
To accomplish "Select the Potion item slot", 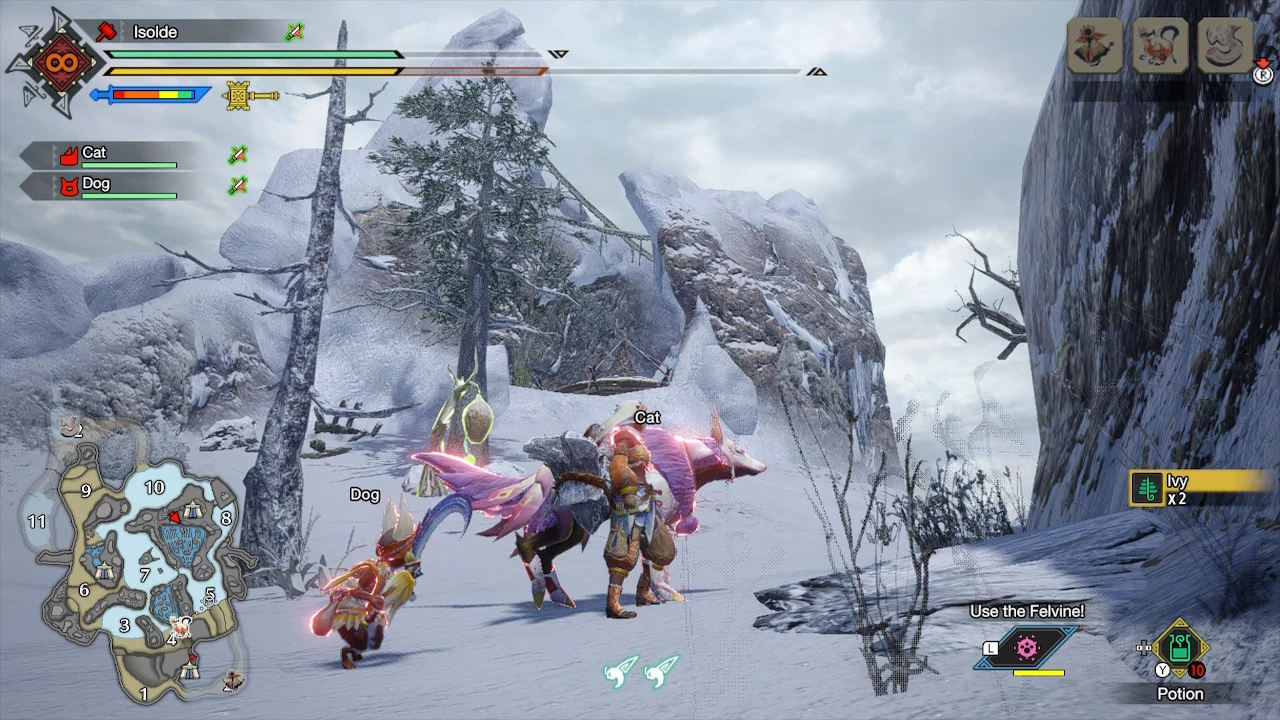I will [1180, 651].
